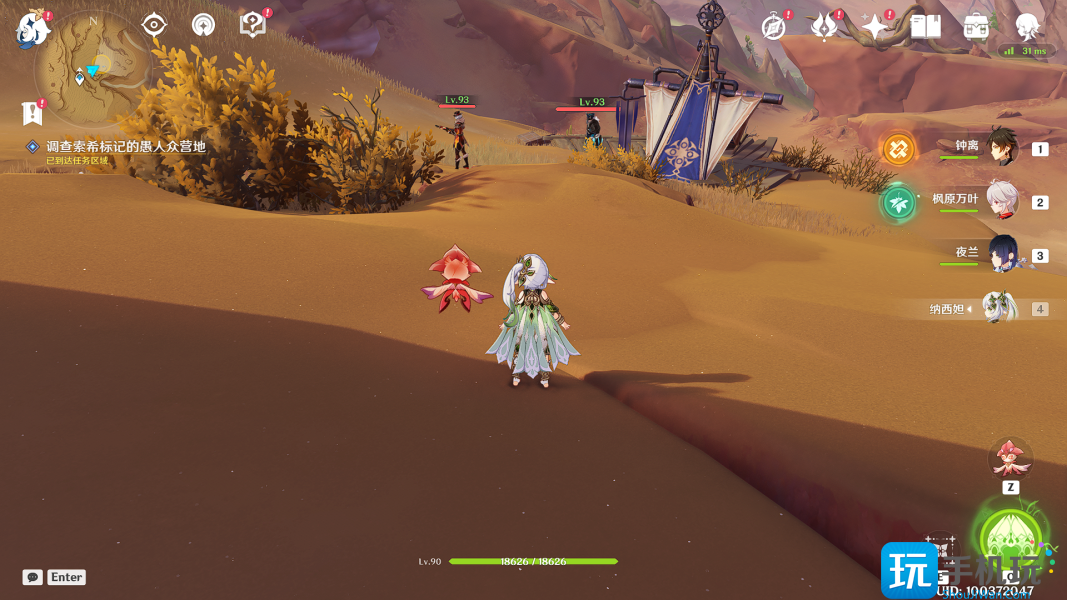
Task: Switch to party member 枫原万叶
Action: (x=1001, y=201)
